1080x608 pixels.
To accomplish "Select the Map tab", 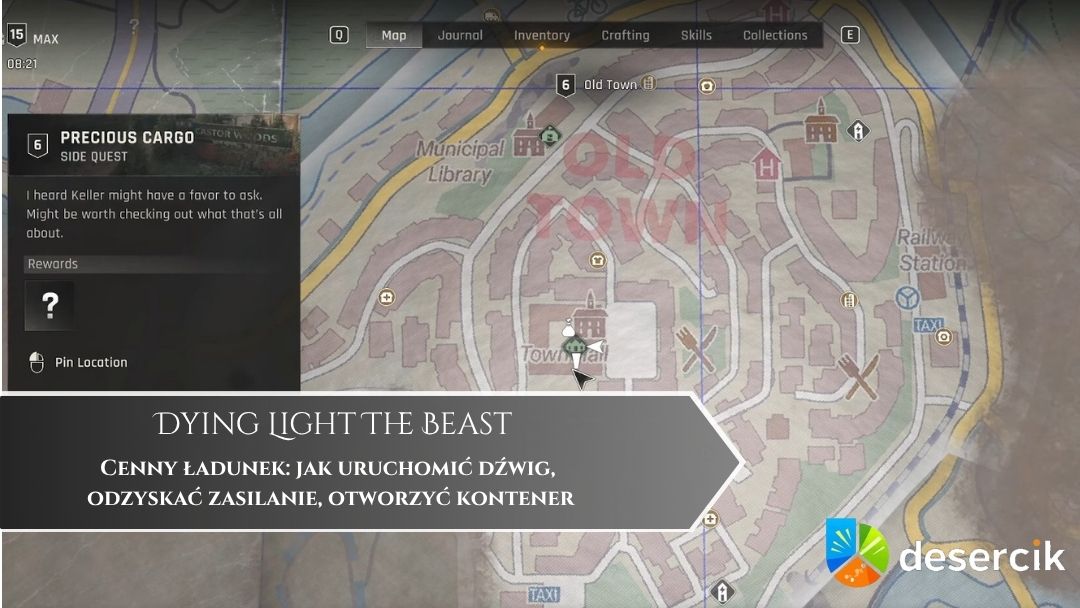I will (394, 35).
